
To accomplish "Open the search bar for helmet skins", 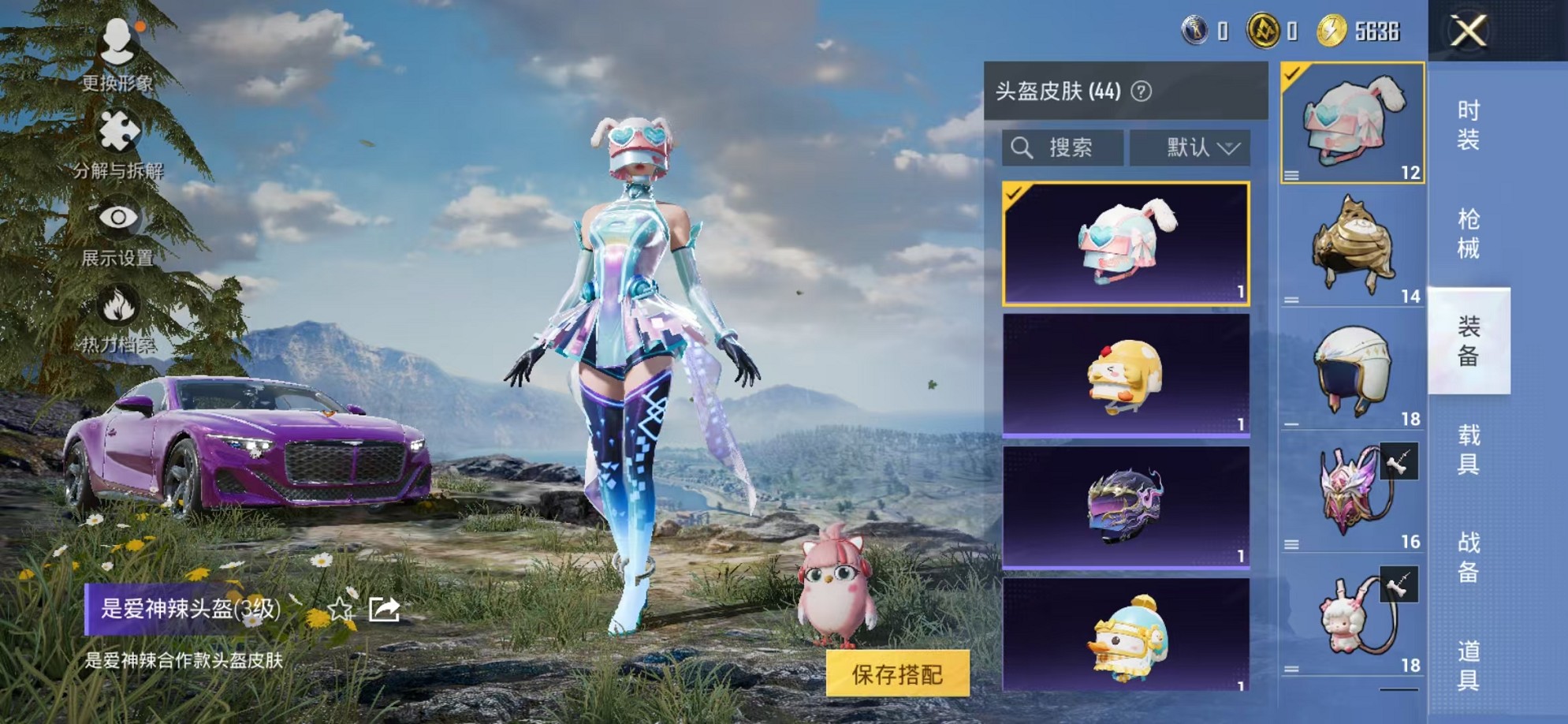I will click(1064, 146).
